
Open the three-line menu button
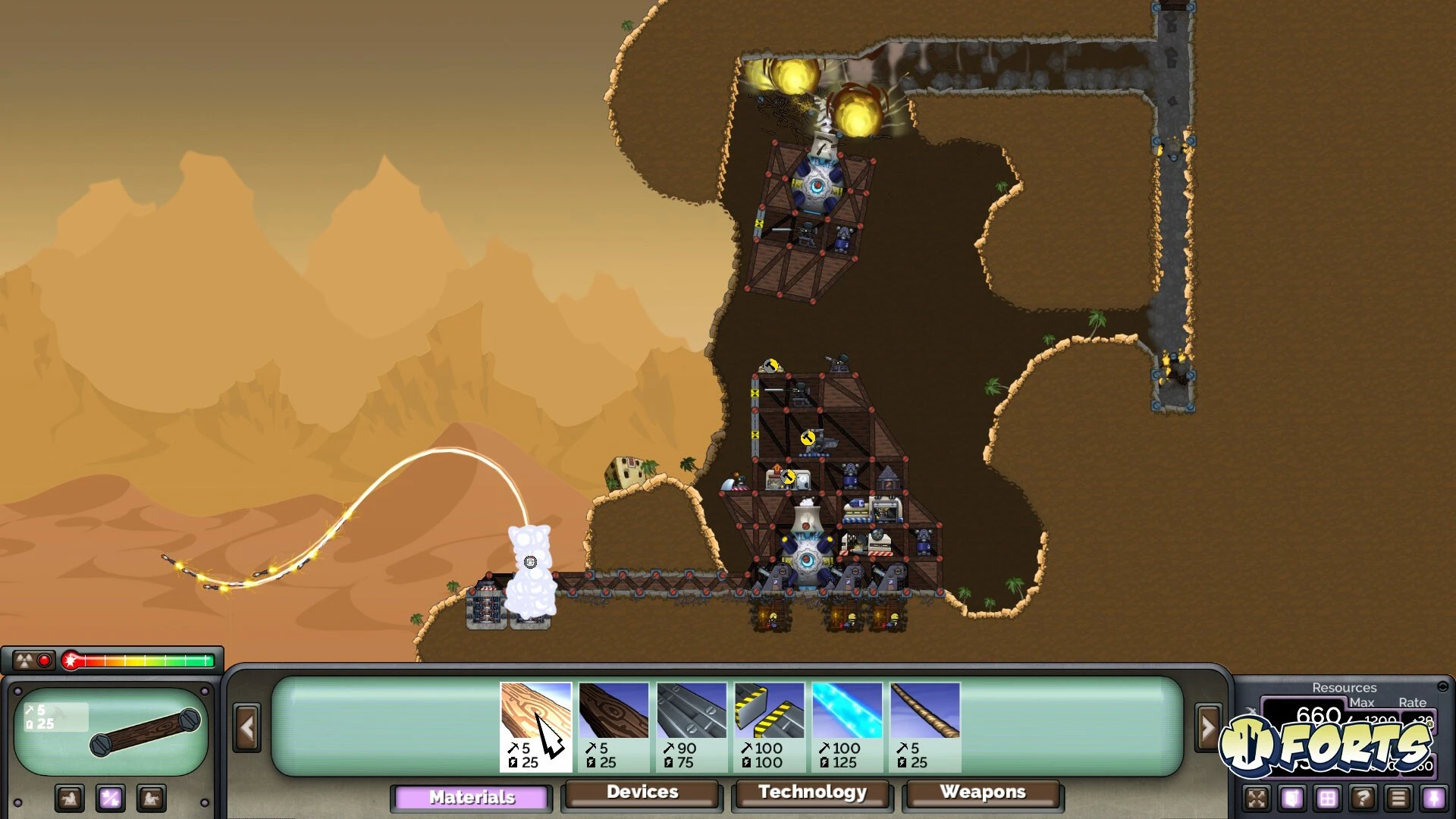tap(1398, 799)
